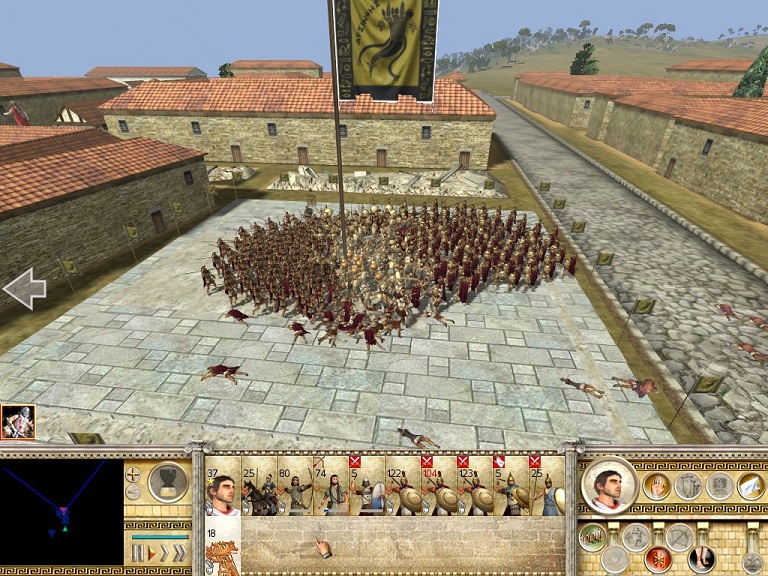
Task: Zoom out the minimap with the minus button
Action: [134, 492]
